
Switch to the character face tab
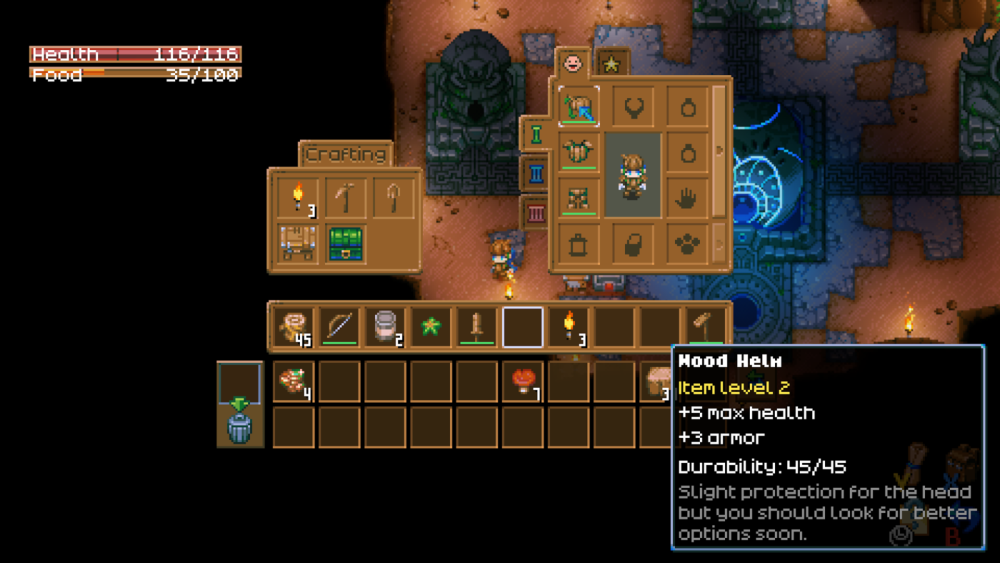(573, 63)
